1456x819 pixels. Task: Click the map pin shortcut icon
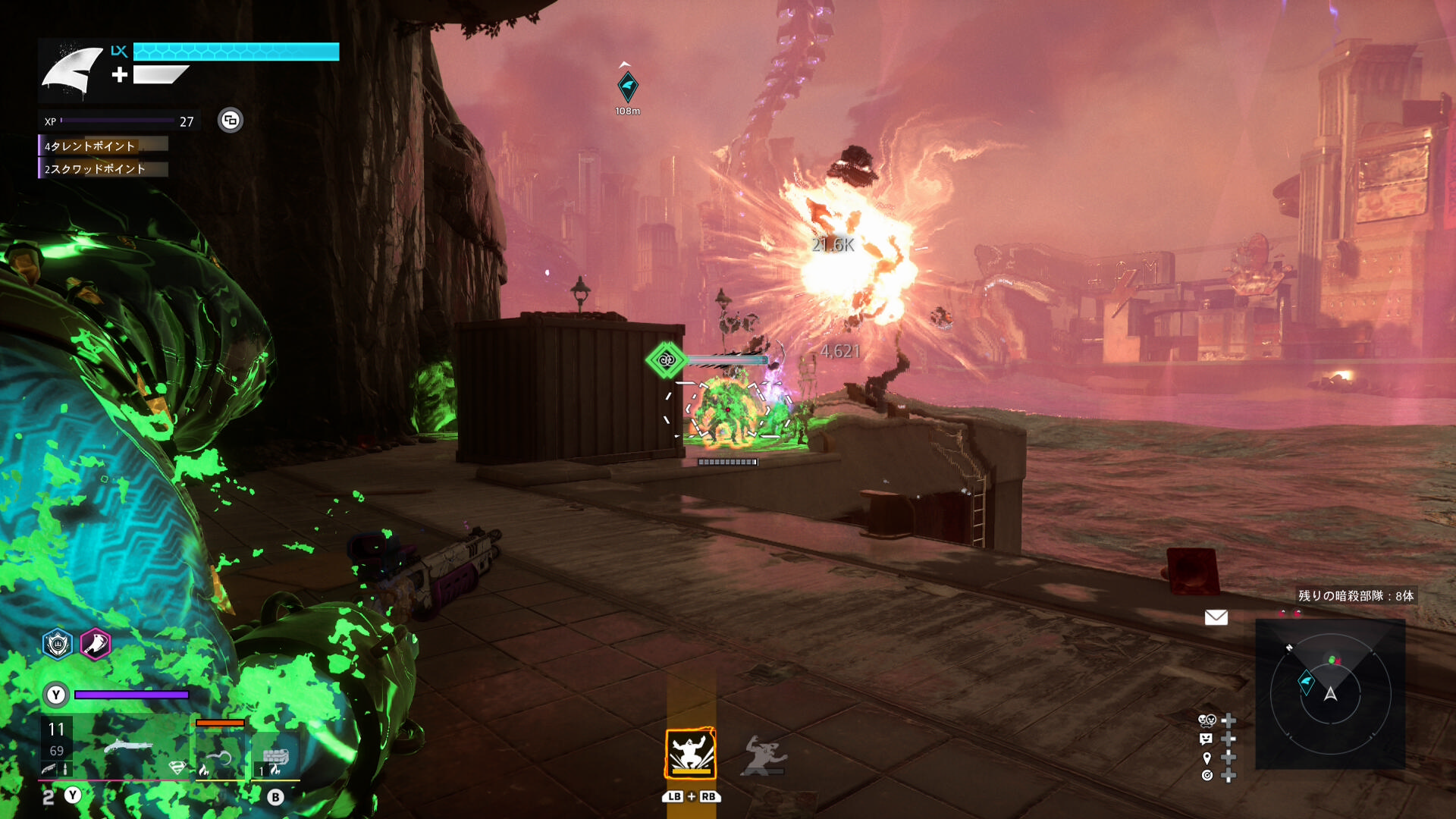(1207, 758)
